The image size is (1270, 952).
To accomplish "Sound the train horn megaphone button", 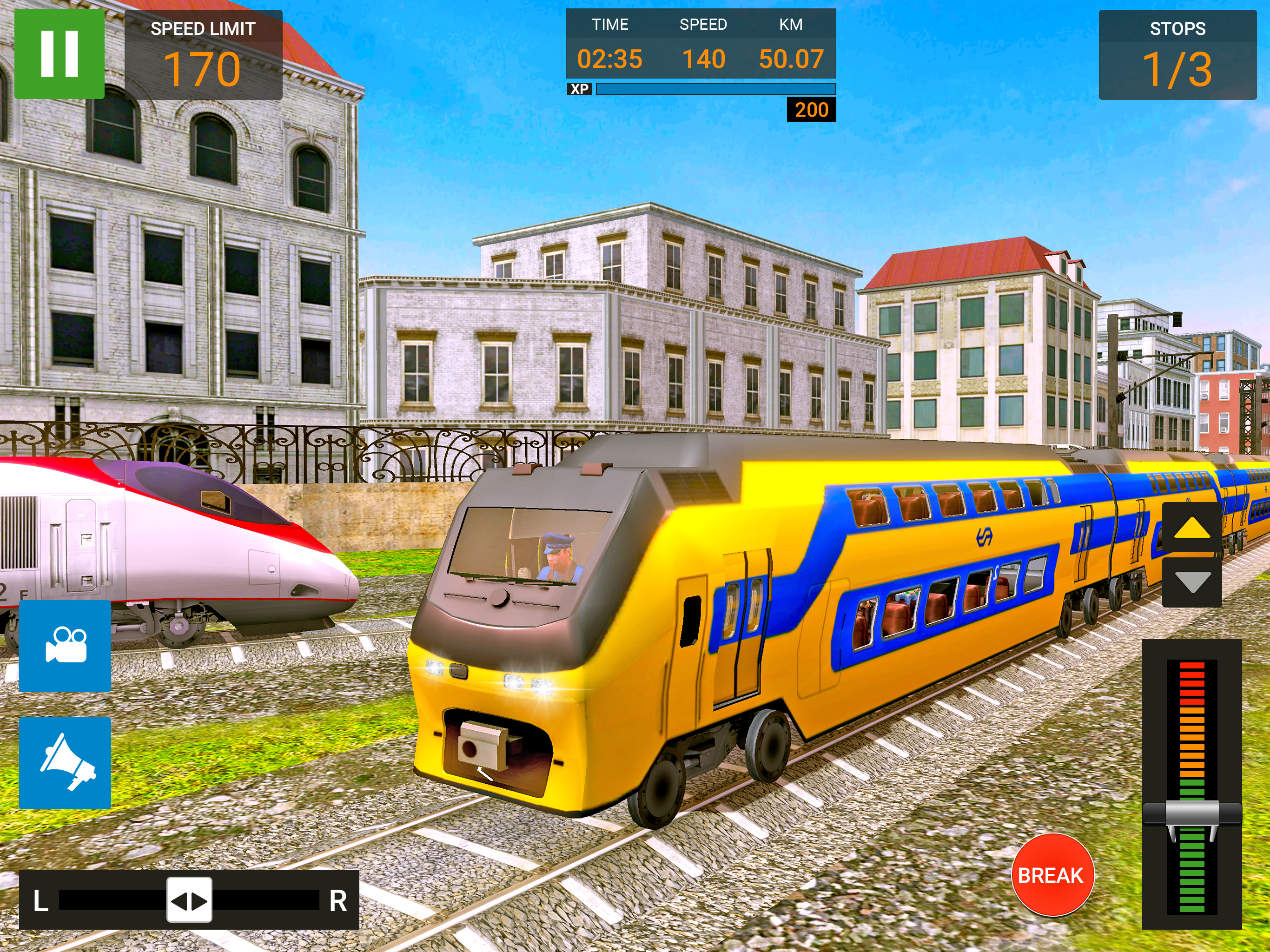I will [65, 762].
